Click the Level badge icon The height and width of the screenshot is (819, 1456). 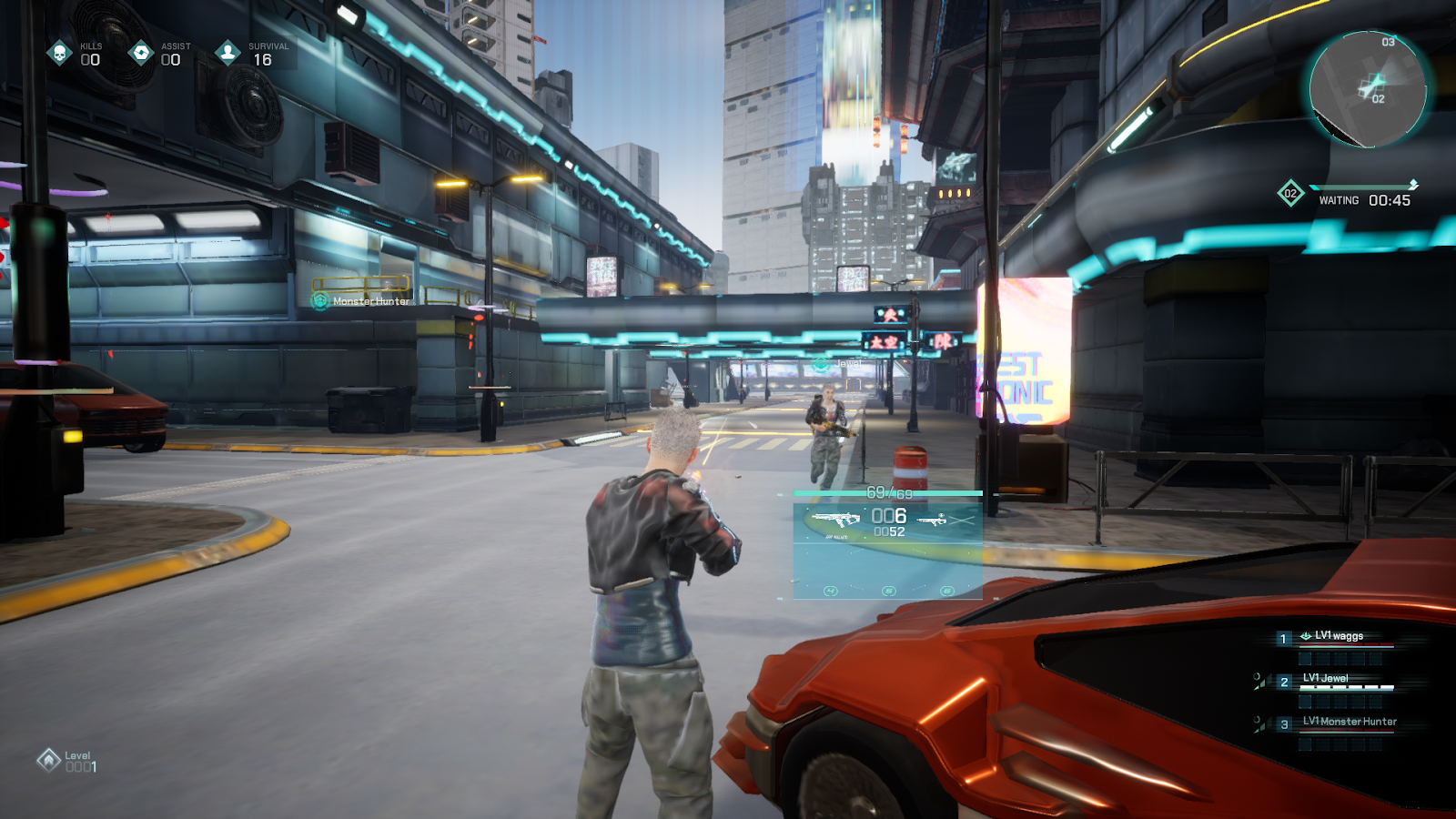pos(48,759)
